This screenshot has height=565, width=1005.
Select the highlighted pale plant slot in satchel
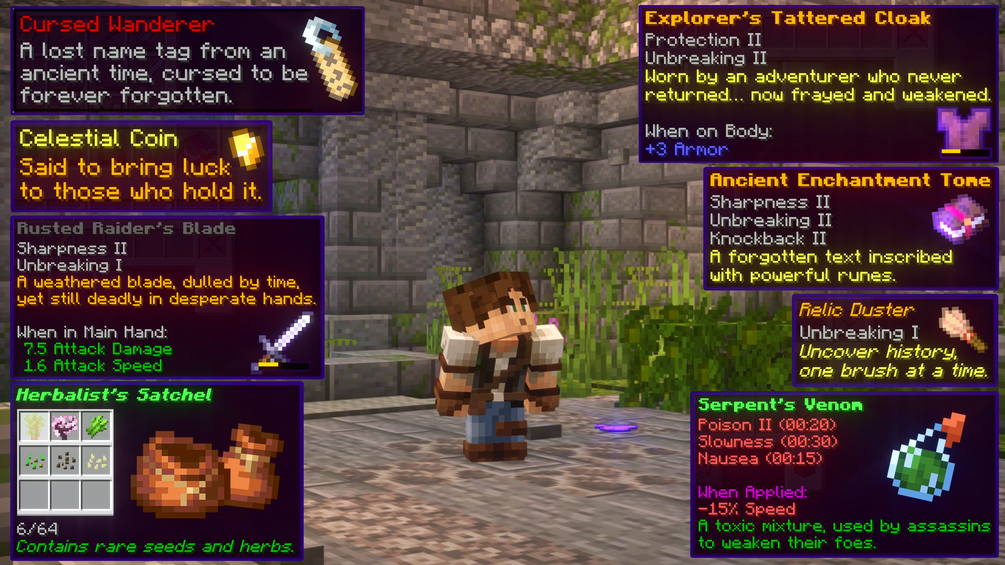(x=34, y=427)
